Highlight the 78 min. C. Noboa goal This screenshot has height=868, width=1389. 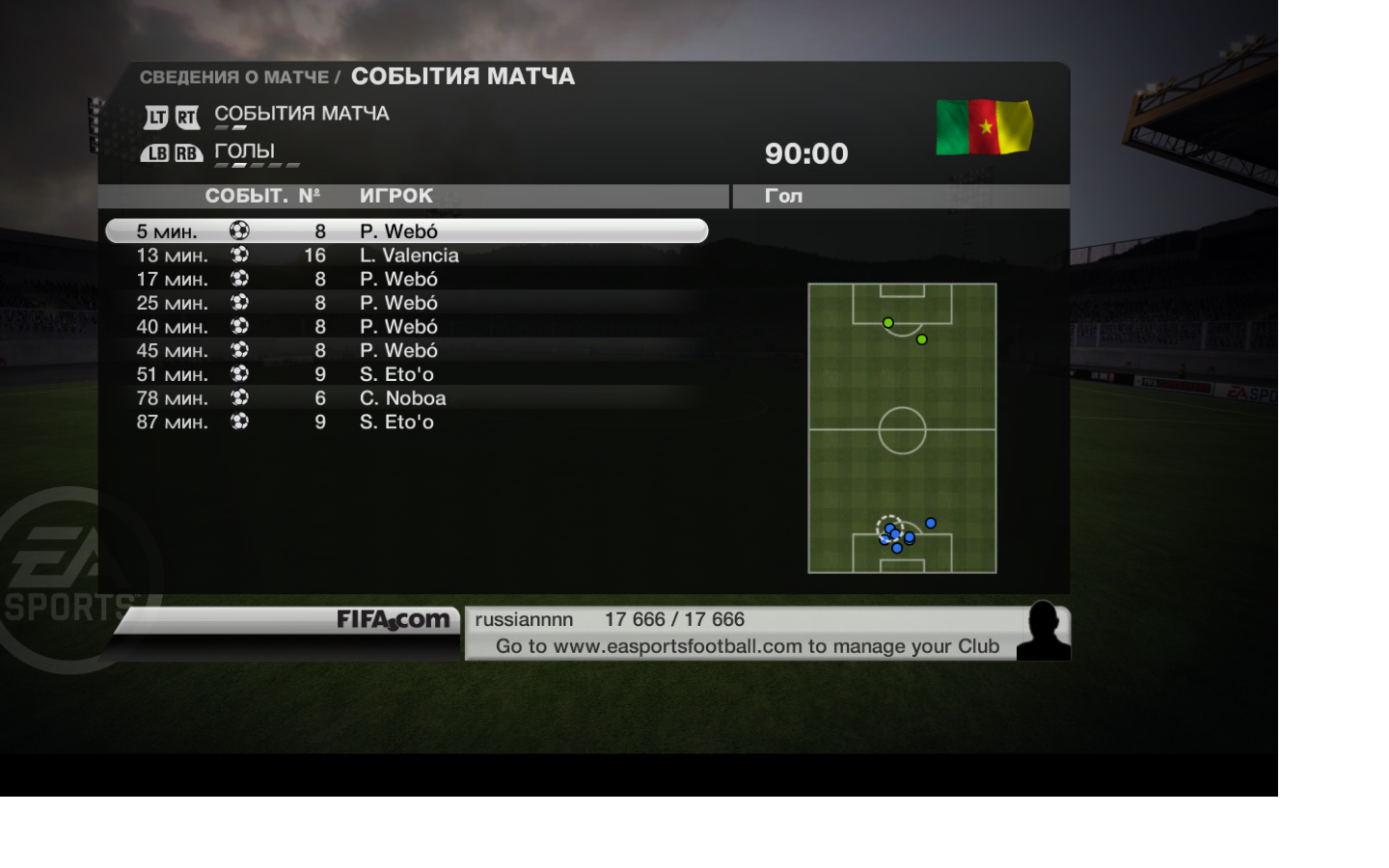pyautogui.click(x=406, y=398)
